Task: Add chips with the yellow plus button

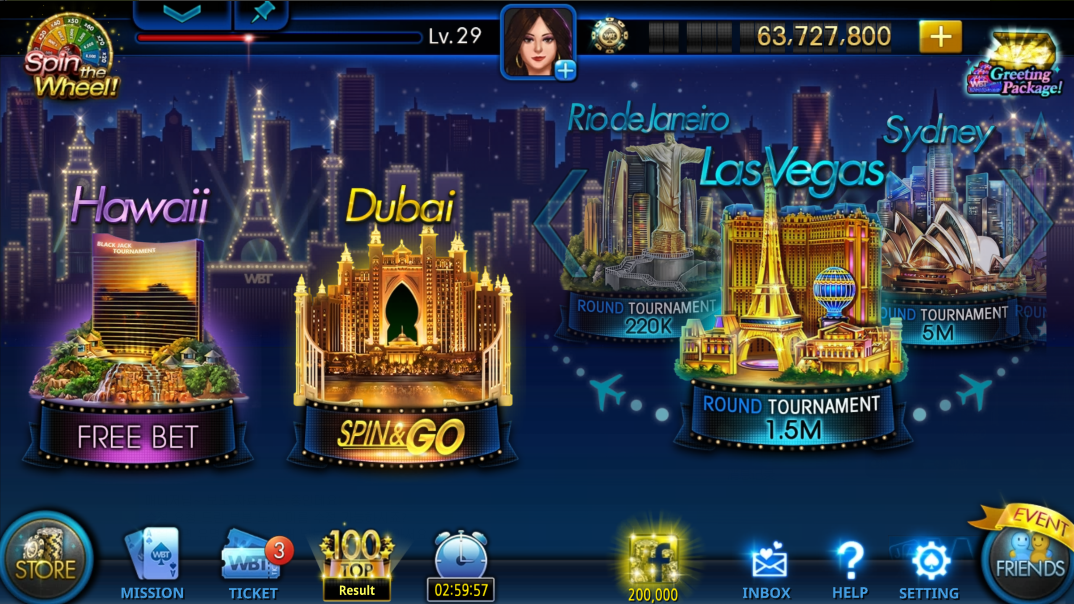Action: [x=940, y=37]
